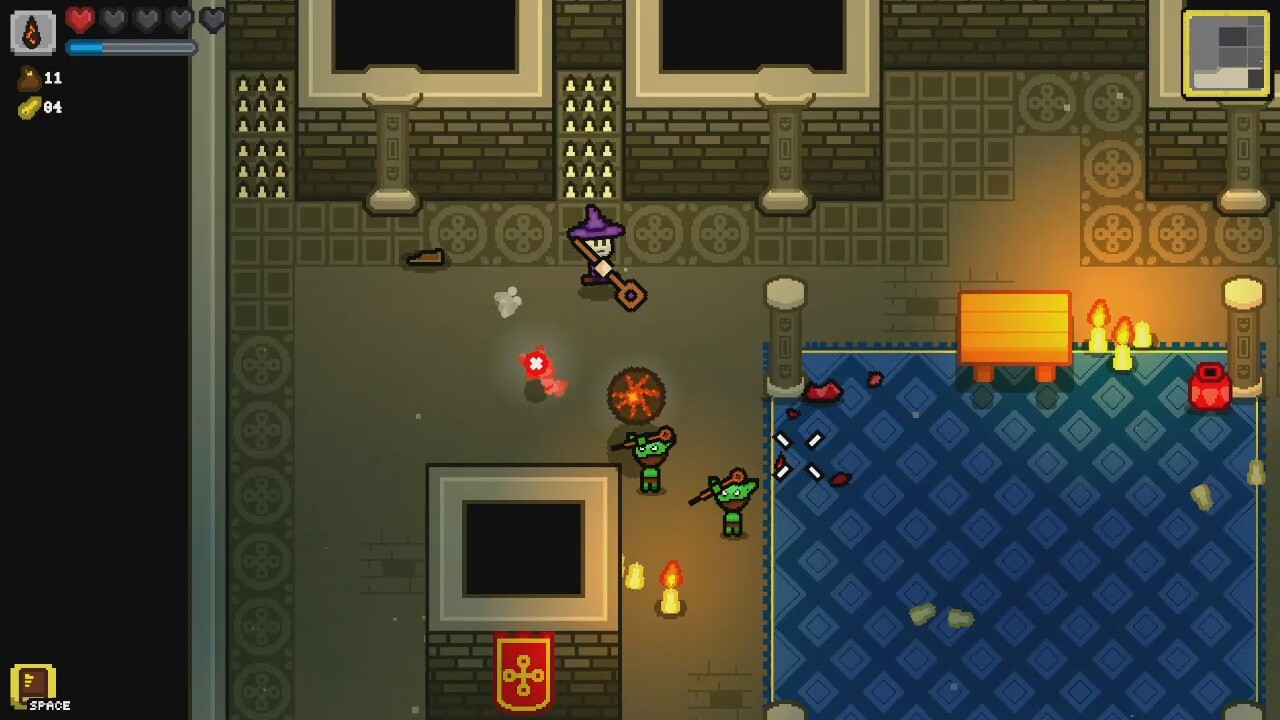Click the white crosshair marker on the carpet
The height and width of the screenshot is (720, 1280).
click(x=800, y=455)
